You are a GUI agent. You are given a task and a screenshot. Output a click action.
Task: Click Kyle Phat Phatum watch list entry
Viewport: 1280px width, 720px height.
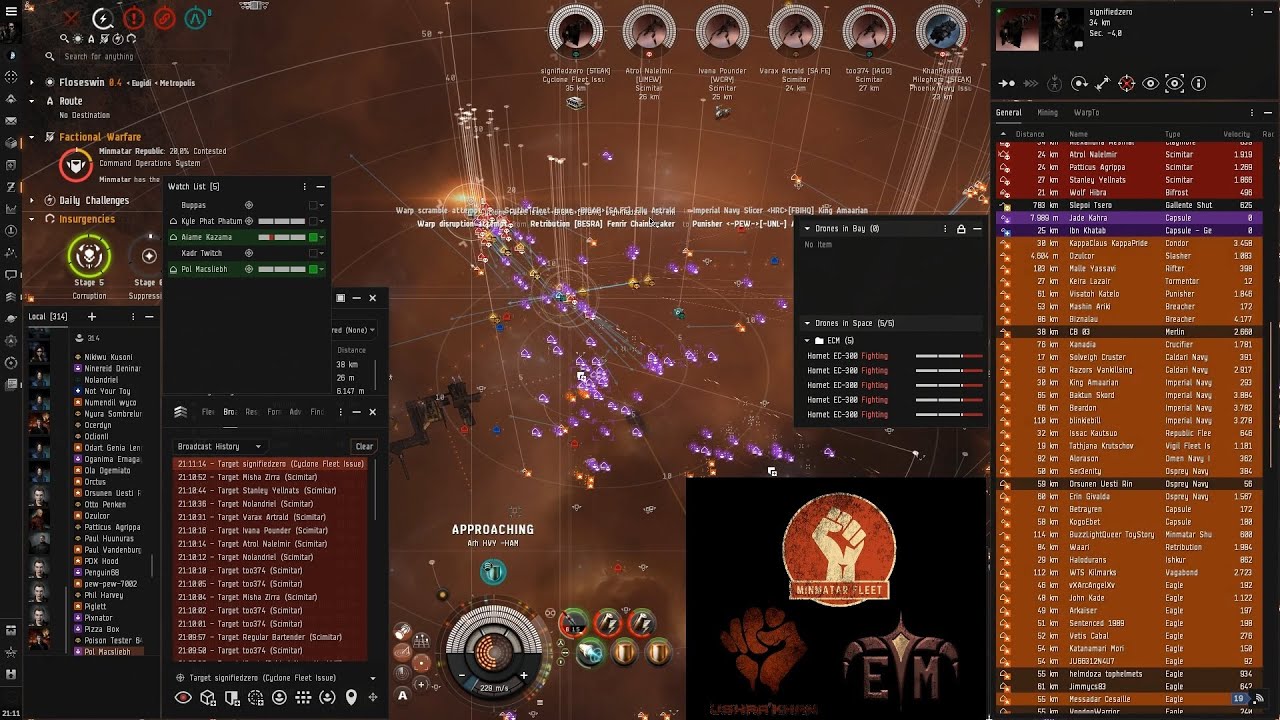tap(212, 221)
